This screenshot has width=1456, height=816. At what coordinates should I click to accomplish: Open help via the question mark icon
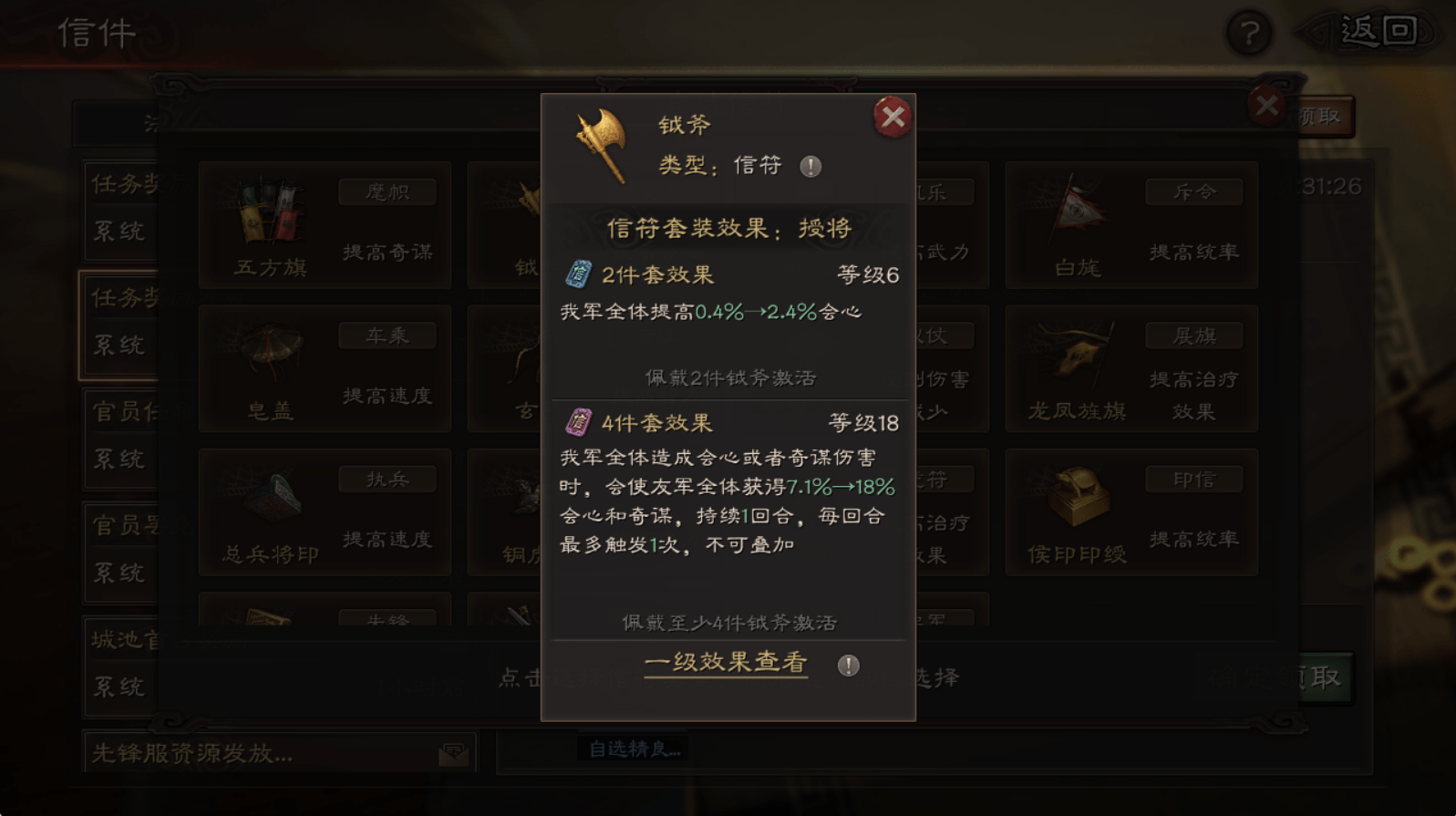coord(1248,34)
